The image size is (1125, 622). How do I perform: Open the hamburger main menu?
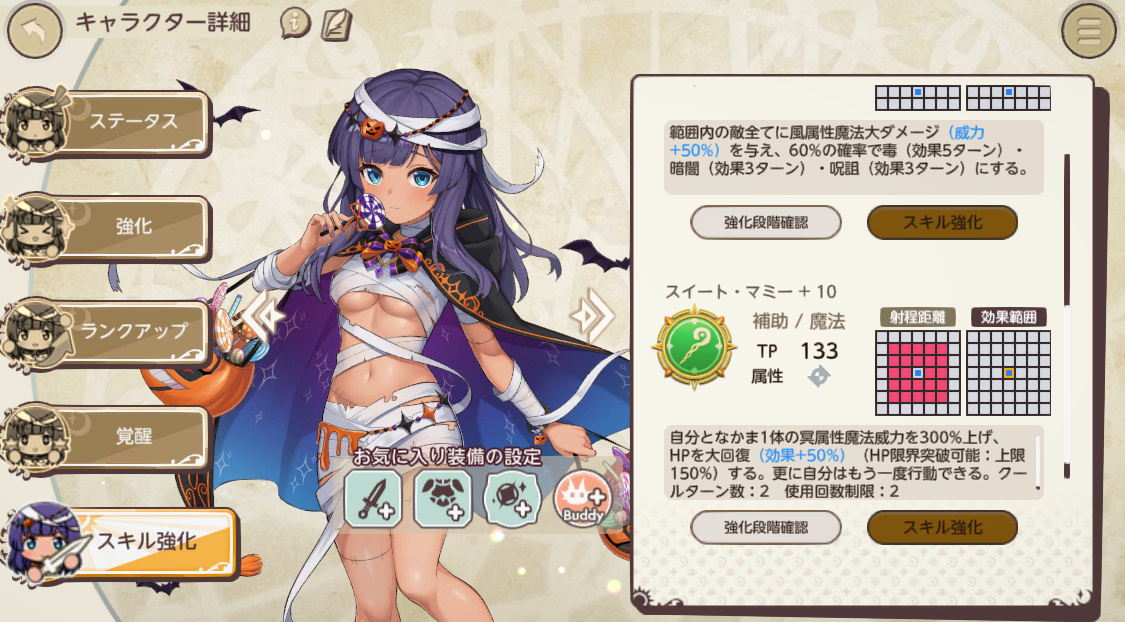click(1088, 31)
